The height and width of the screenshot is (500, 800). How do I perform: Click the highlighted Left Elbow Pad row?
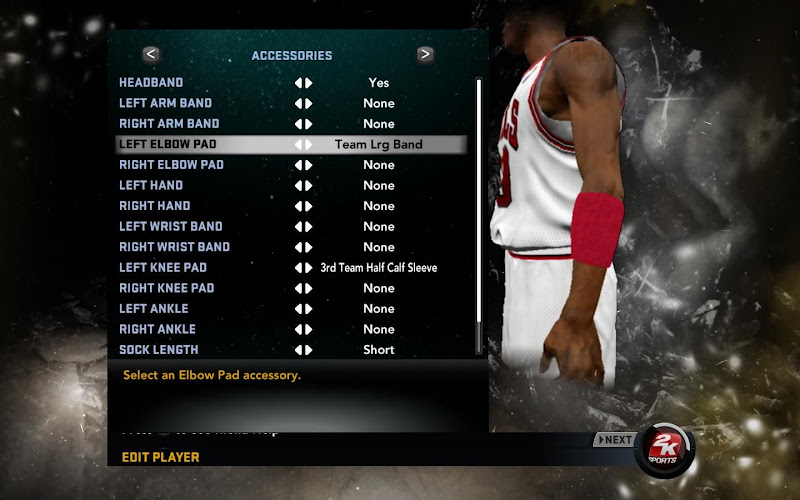point(290,144)
